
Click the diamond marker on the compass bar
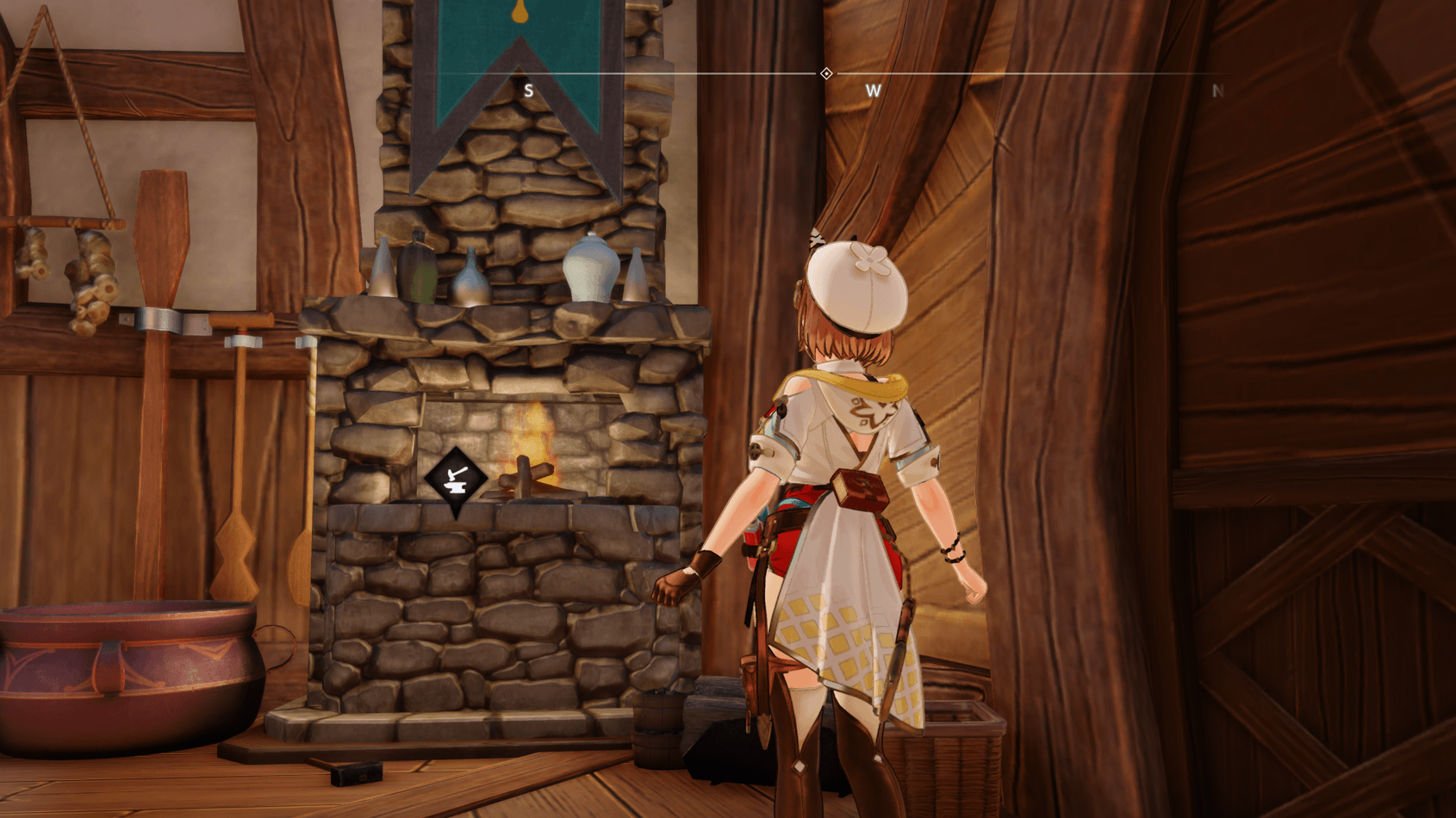coord(826,74)
